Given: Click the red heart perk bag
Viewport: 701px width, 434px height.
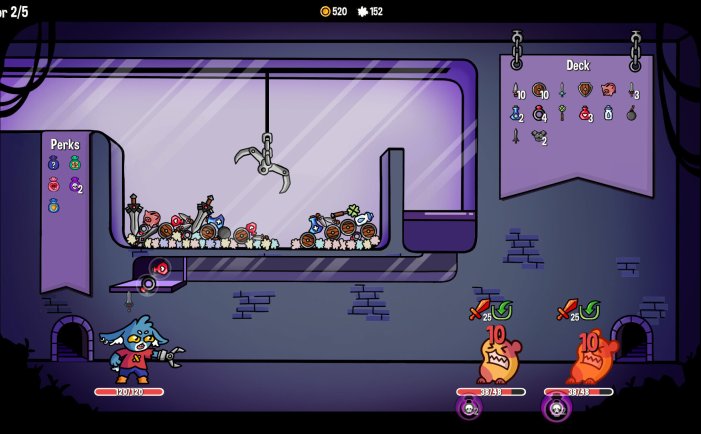Looking at the screenshot, I should tap(54, 184).
